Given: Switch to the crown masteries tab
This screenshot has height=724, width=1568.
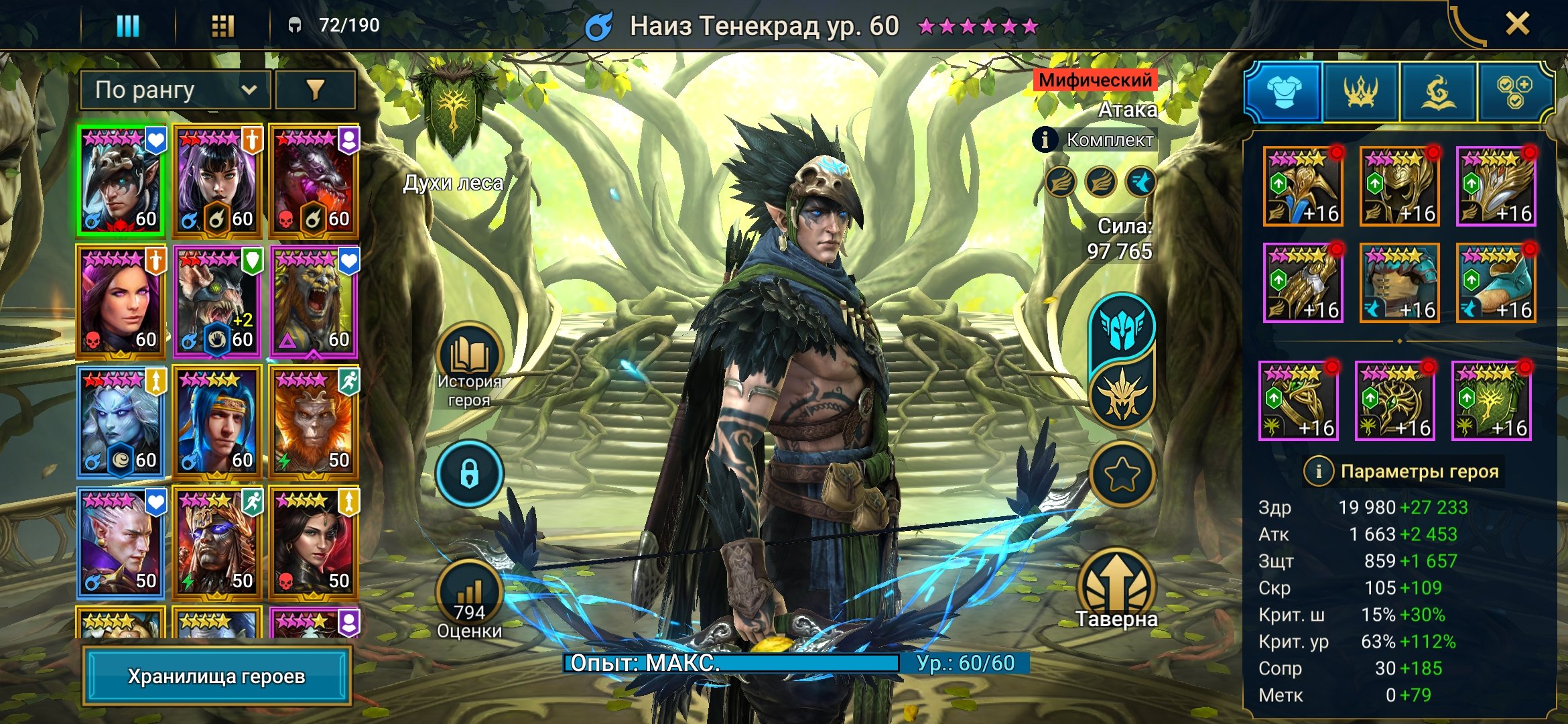Looking at the screenshot, I should [1360, 92].
